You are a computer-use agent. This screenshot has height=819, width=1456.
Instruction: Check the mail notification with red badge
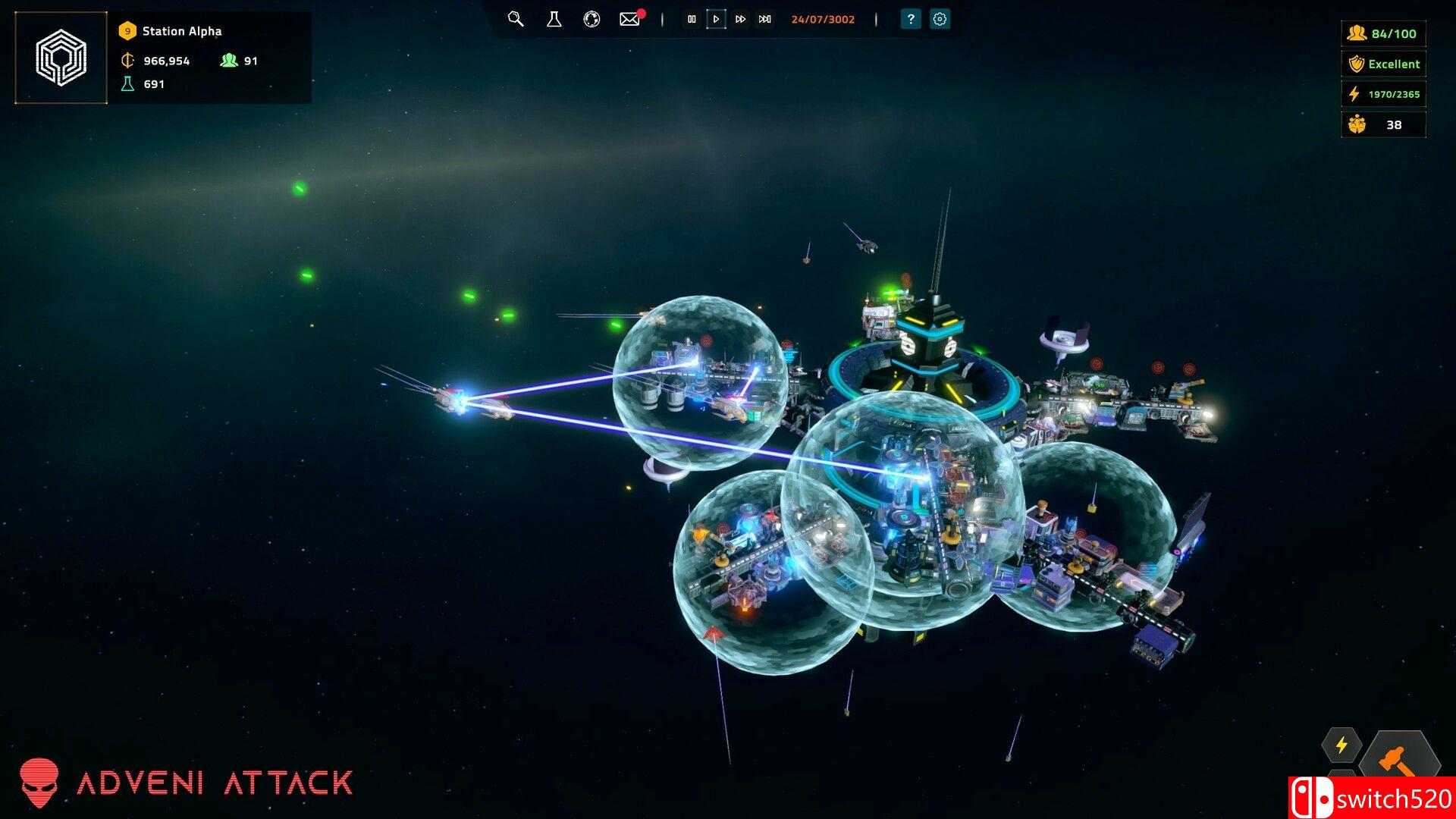629,20
